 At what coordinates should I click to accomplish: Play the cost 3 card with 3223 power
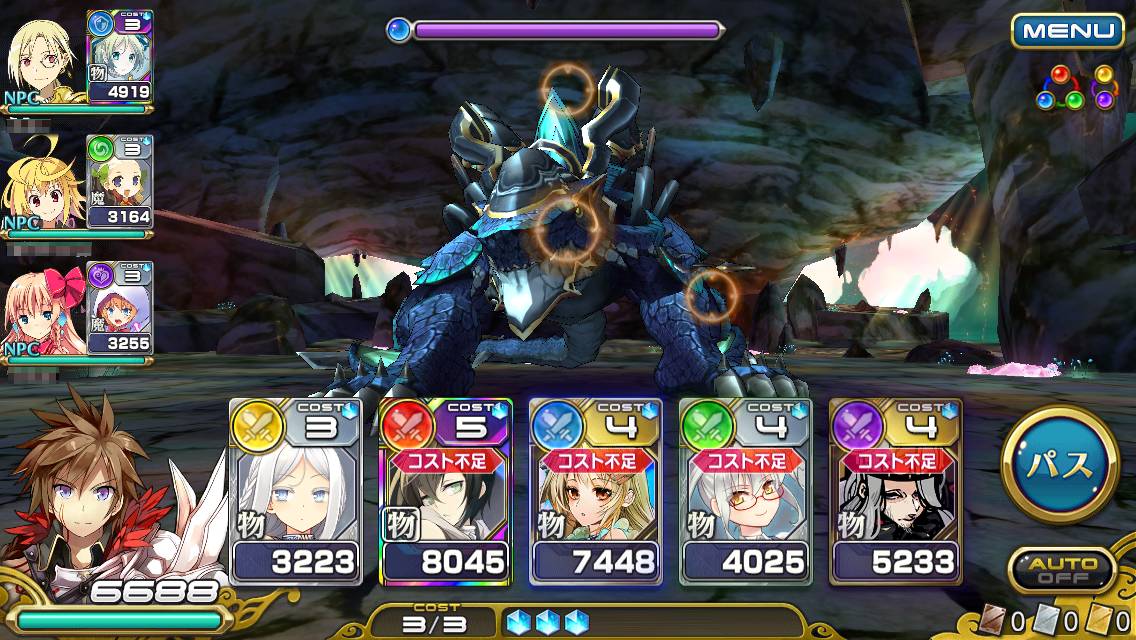tap(296, 492)
